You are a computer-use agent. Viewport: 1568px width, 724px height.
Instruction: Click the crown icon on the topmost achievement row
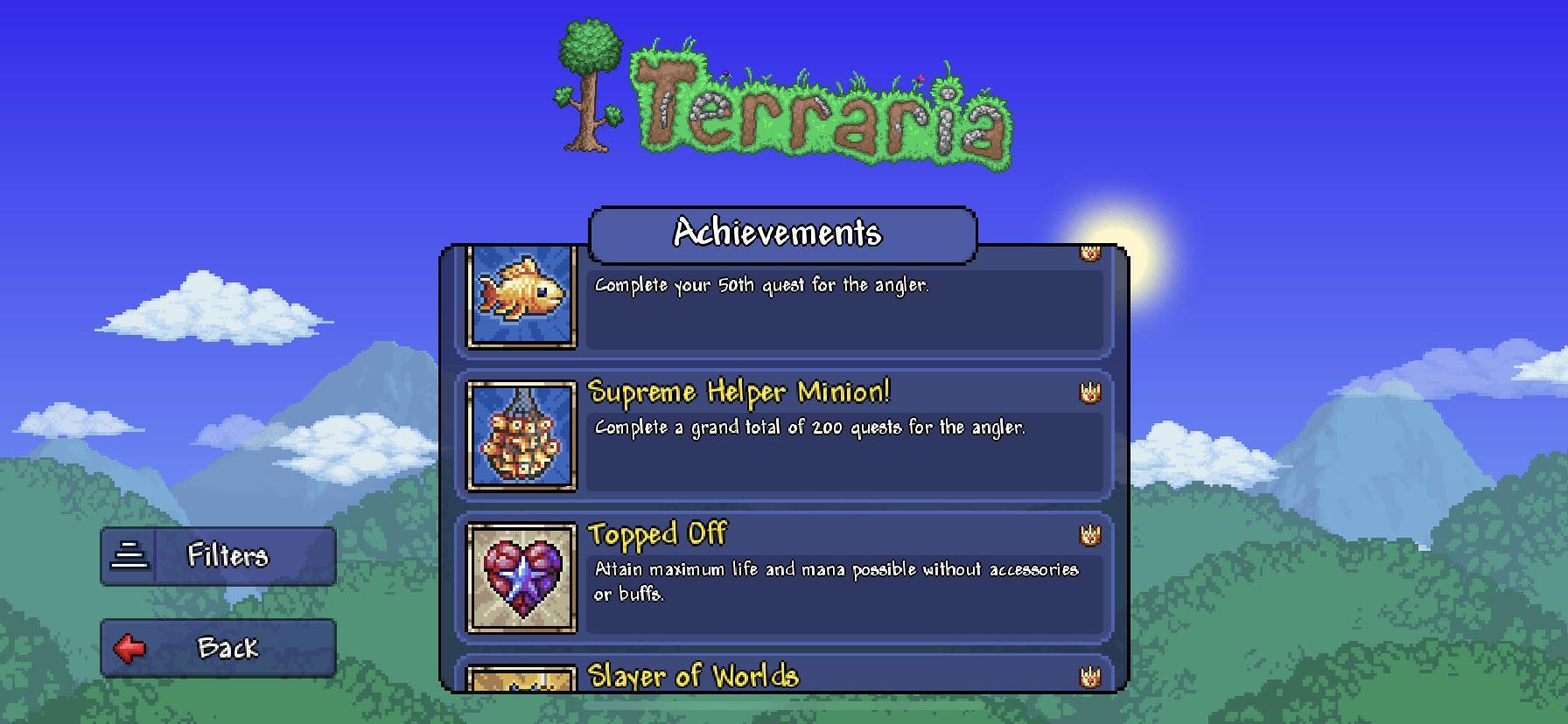[1089, 254]
